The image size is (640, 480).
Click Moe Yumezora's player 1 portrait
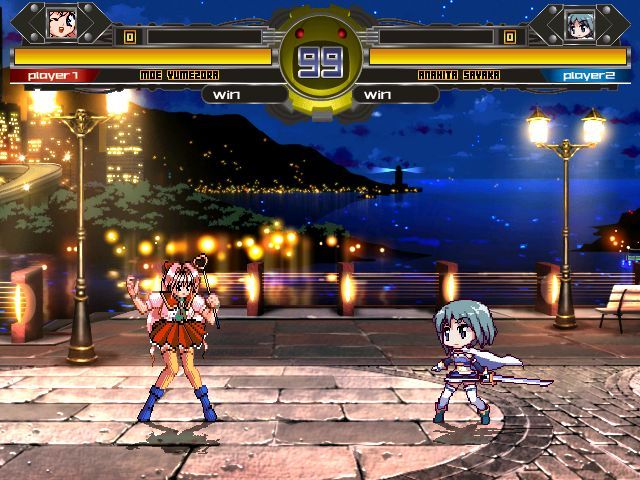[x=62, y=23]
